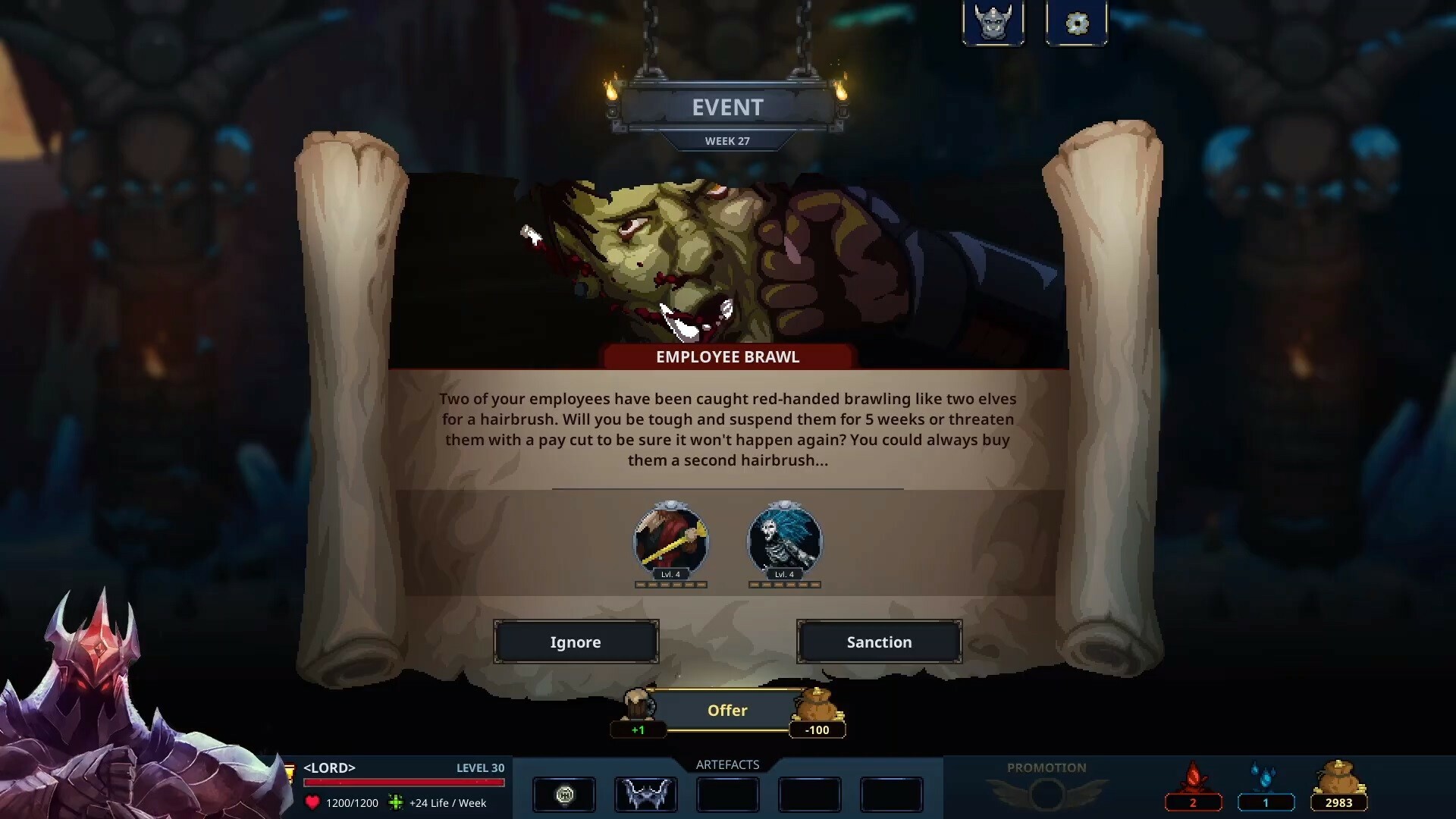Click an empty artefact slot
Viewport: 1456px width, 819px height.
pyautogui.click(x=727, y=795)
